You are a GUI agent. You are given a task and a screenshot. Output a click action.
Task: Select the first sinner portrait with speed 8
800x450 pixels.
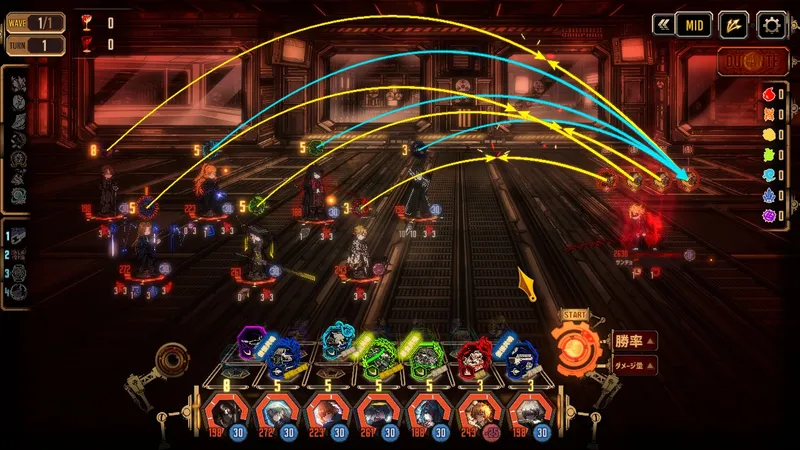click(225, 412)
